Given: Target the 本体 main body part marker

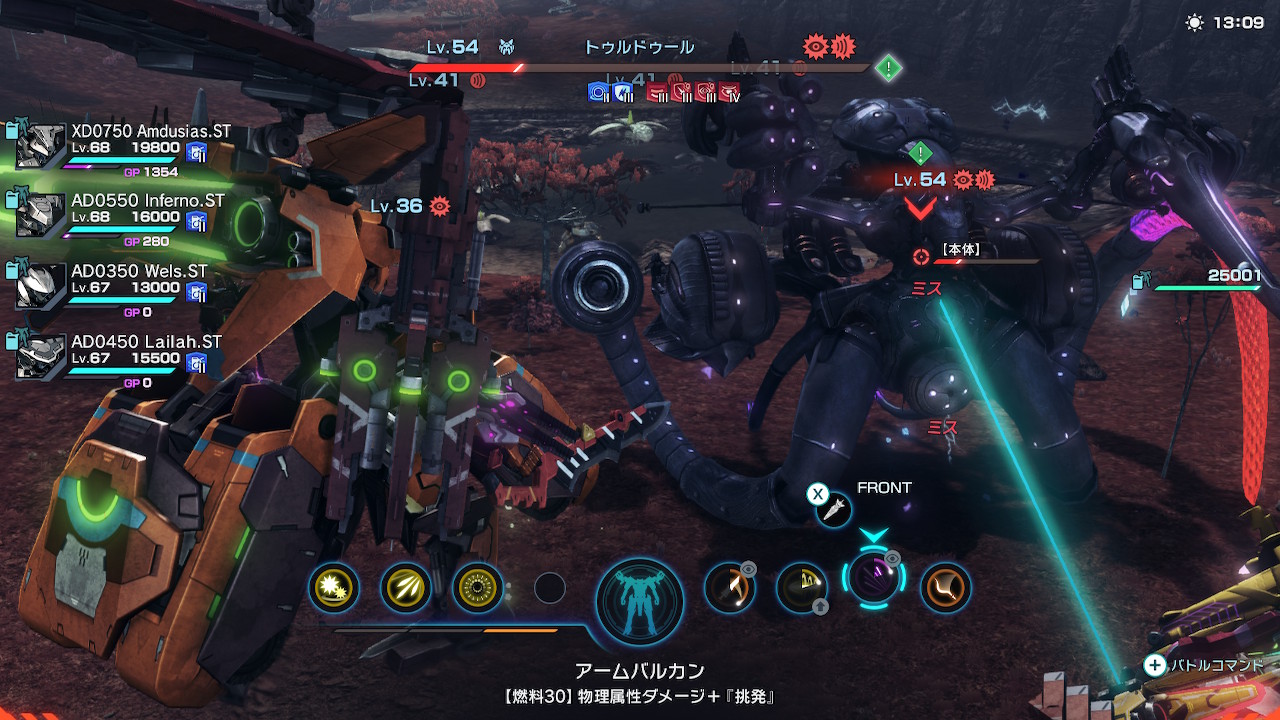Looking at the screenshot, I should click(921, 257).
